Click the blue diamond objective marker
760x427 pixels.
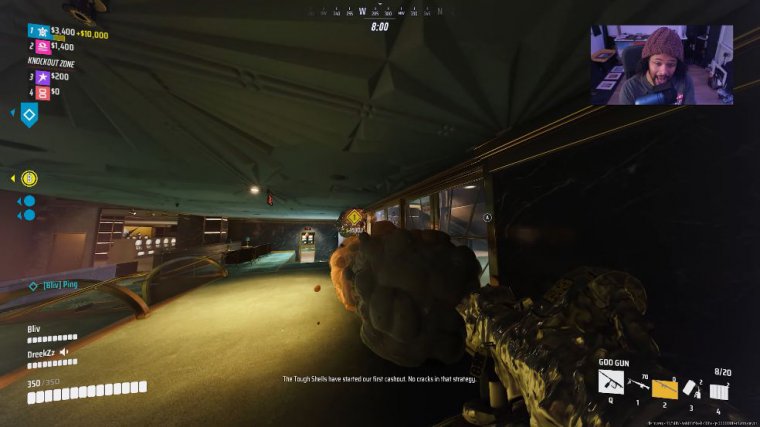coord(29,115)
